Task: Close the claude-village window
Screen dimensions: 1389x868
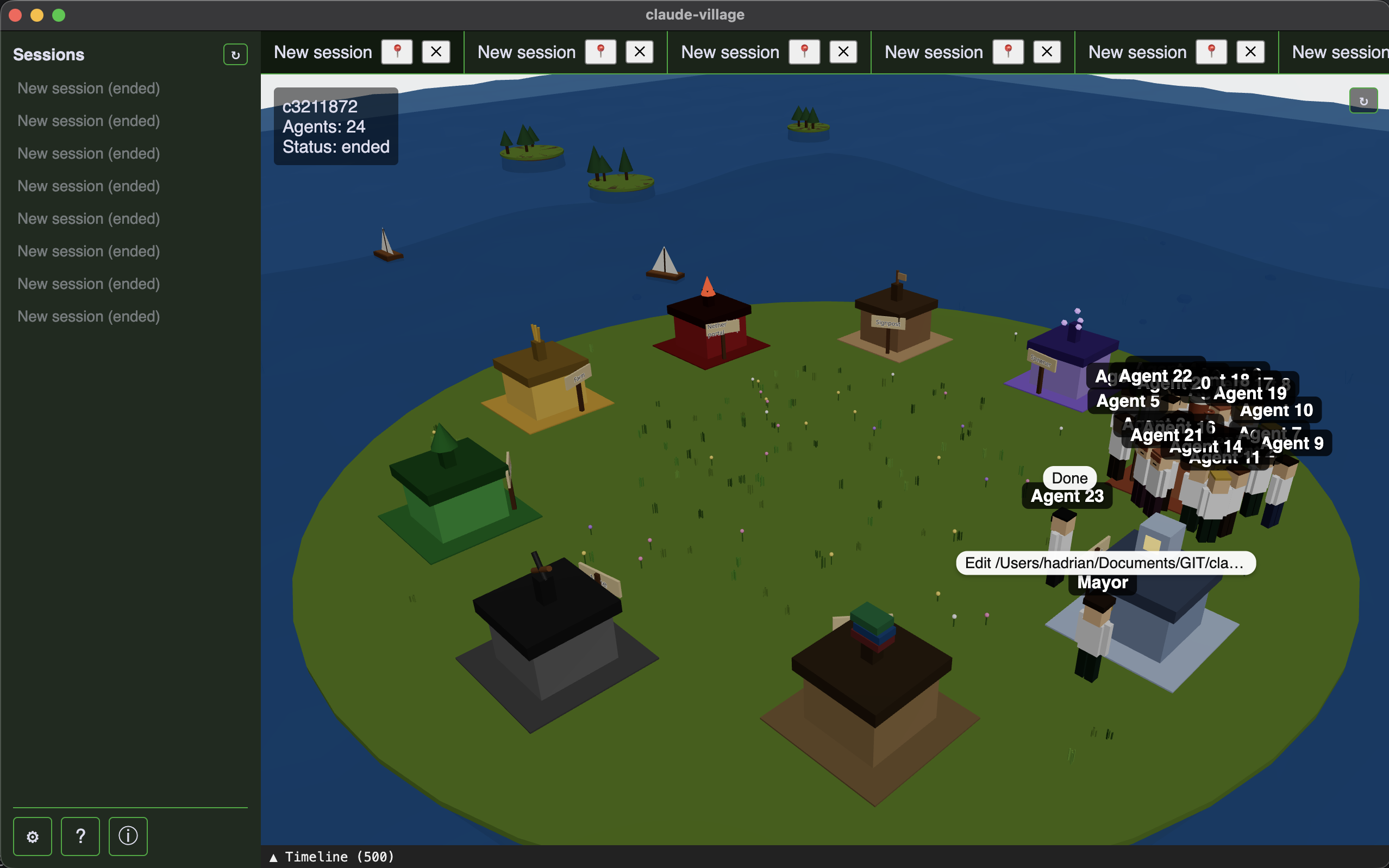Action: pos(16,15)
